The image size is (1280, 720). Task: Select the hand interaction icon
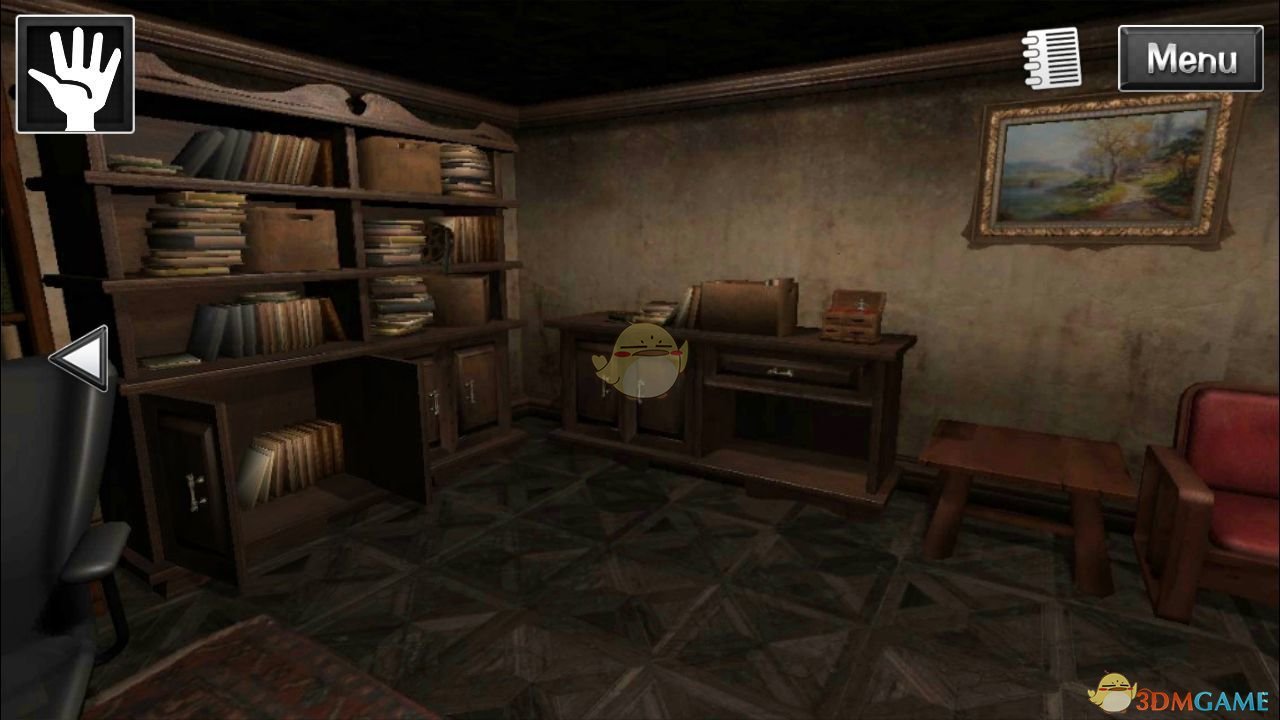pyautogui.click(x=75, y=74)
